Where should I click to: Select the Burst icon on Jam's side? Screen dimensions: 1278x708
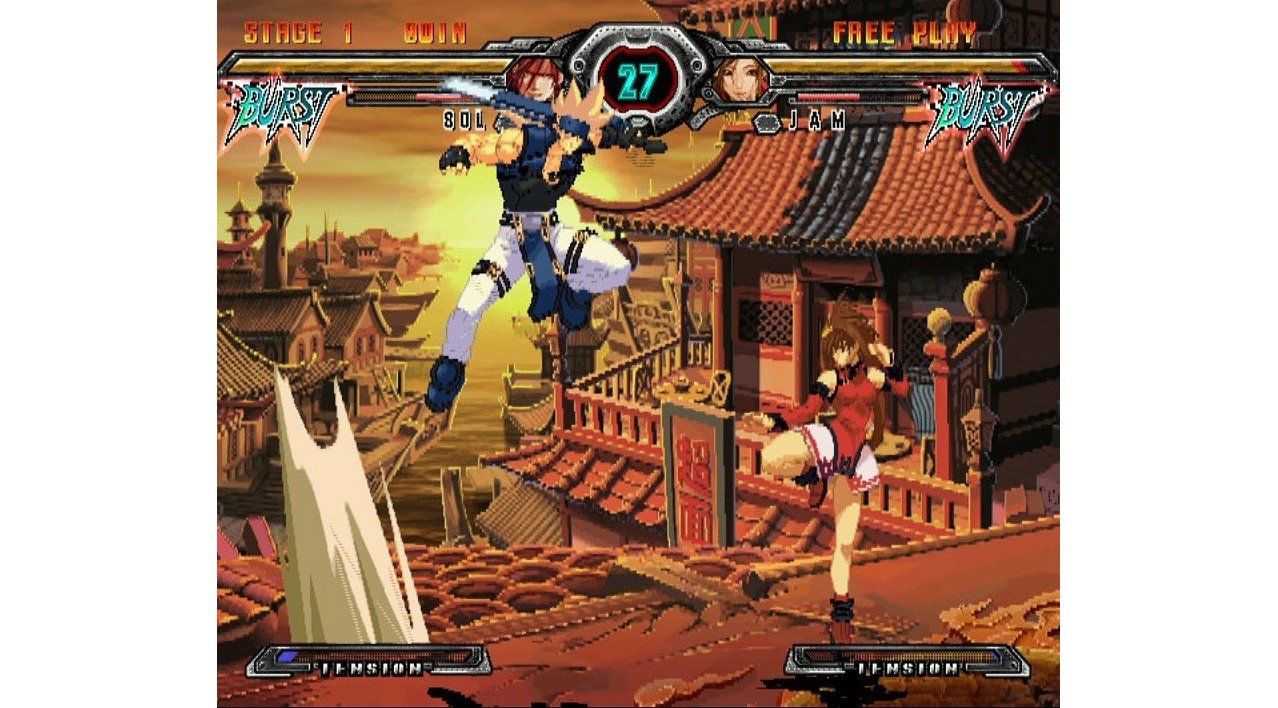coord(987,110)
